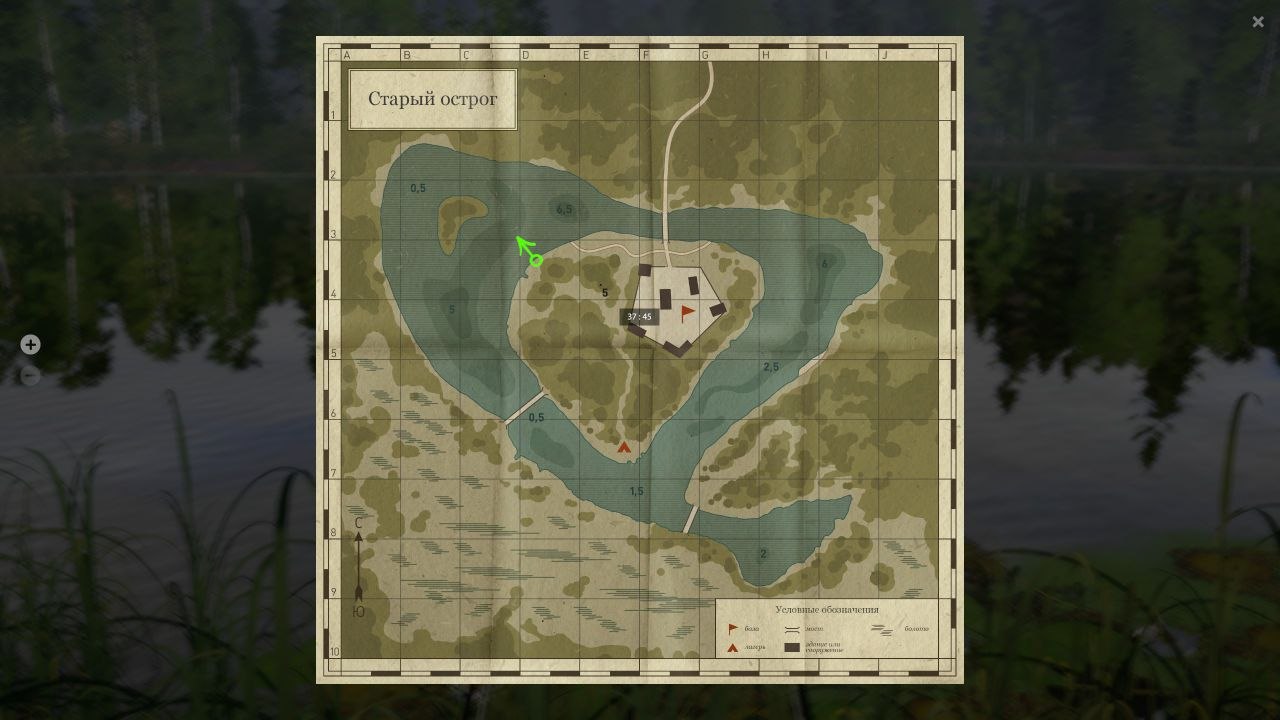
Task: Click the green player position arrow
Action: tap(525, 248)
